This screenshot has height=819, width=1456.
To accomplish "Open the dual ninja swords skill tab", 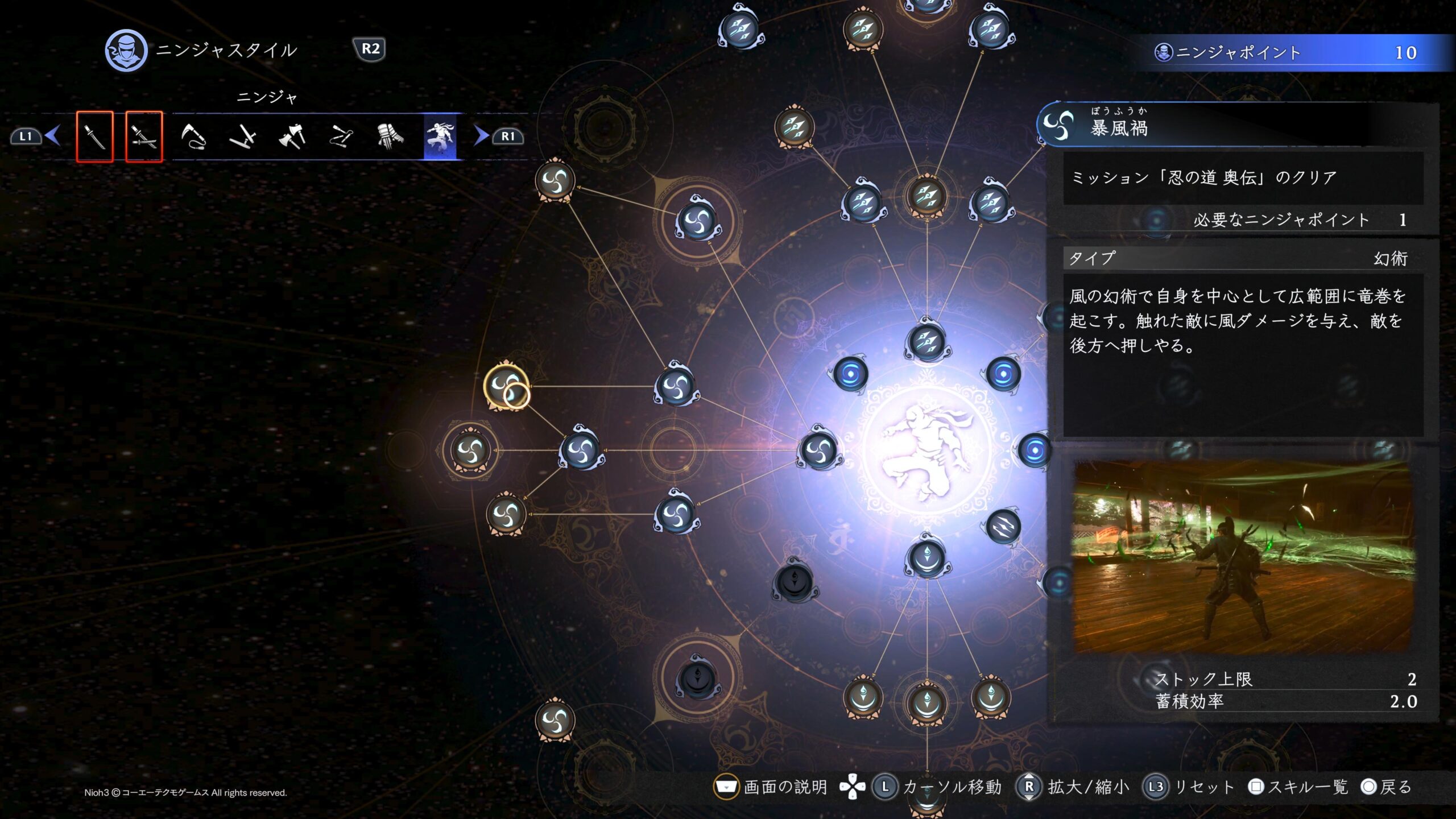I will (144, 136).
